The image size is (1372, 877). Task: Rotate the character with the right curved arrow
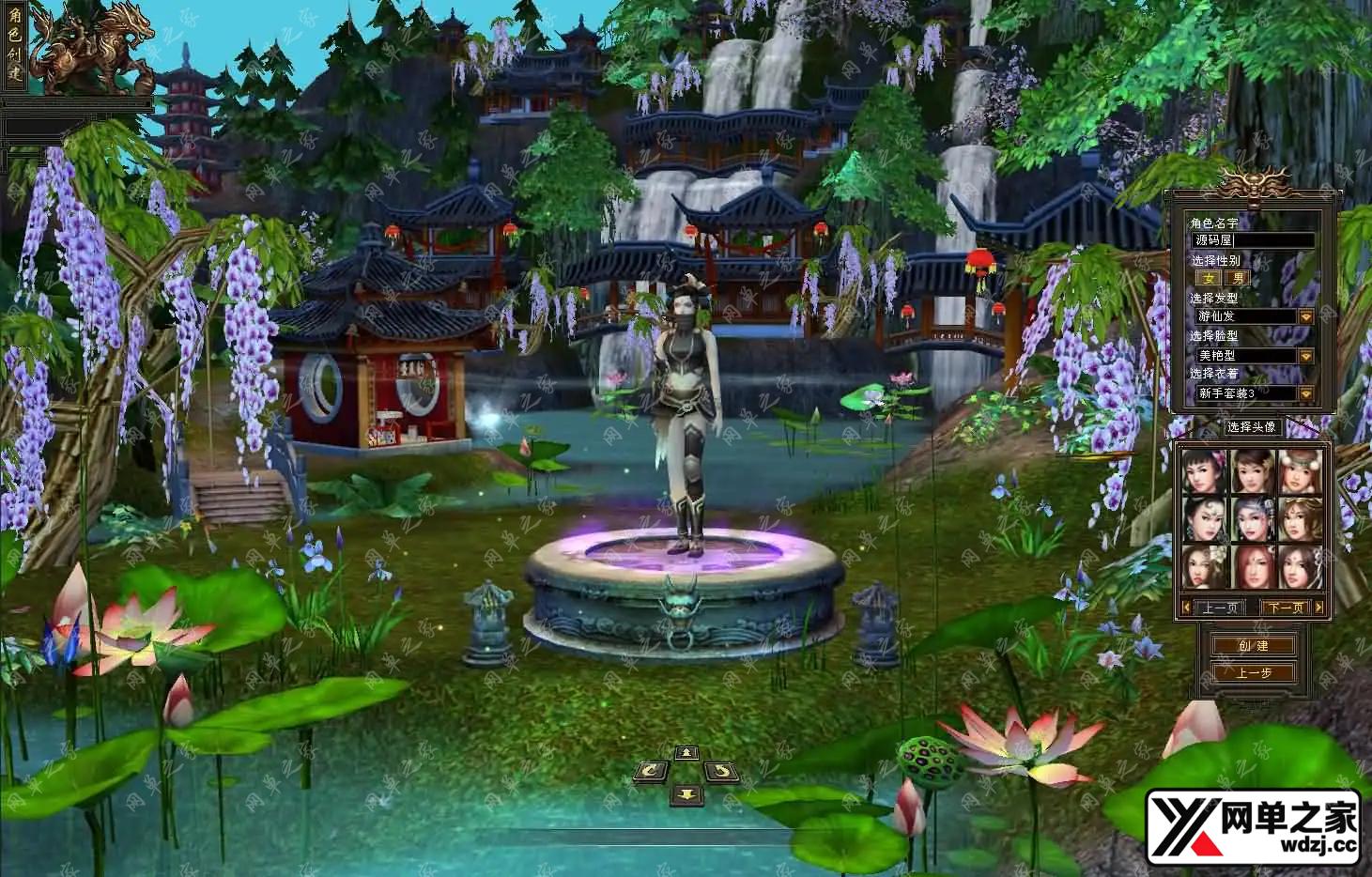coord(721,772)
